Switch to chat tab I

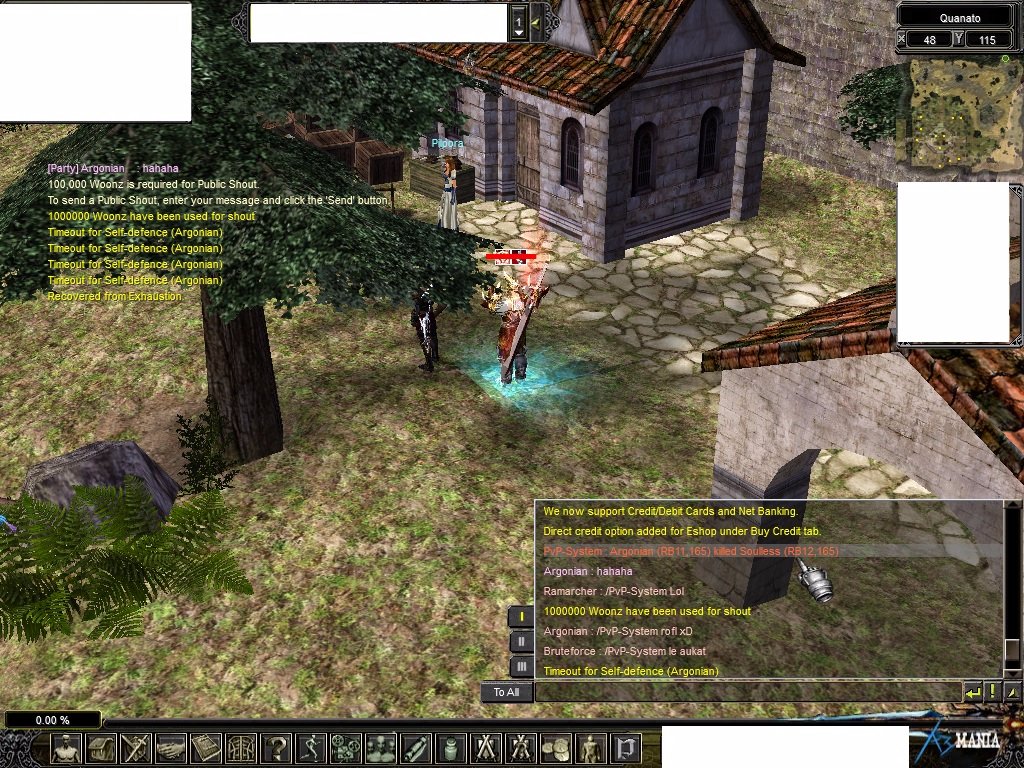[x=522, y=617]
